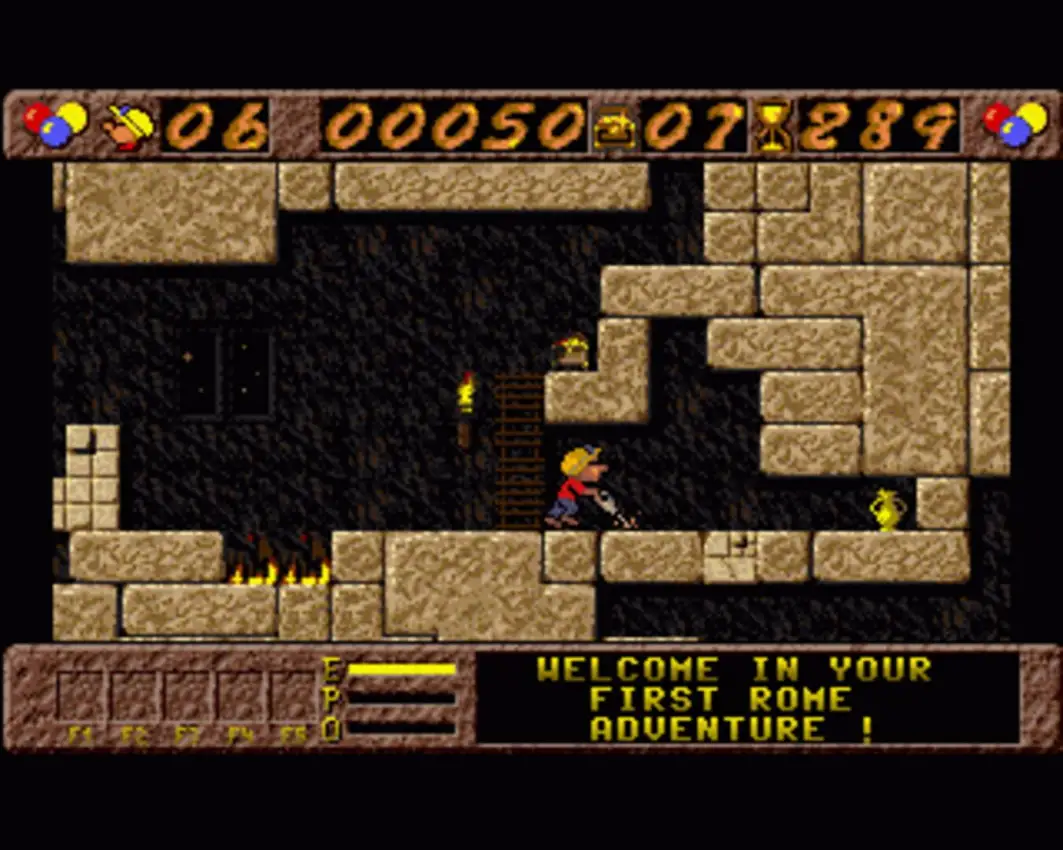Click the player face lives icon
The width and height of the screenshot is (1063, 850).
[131, 127]
